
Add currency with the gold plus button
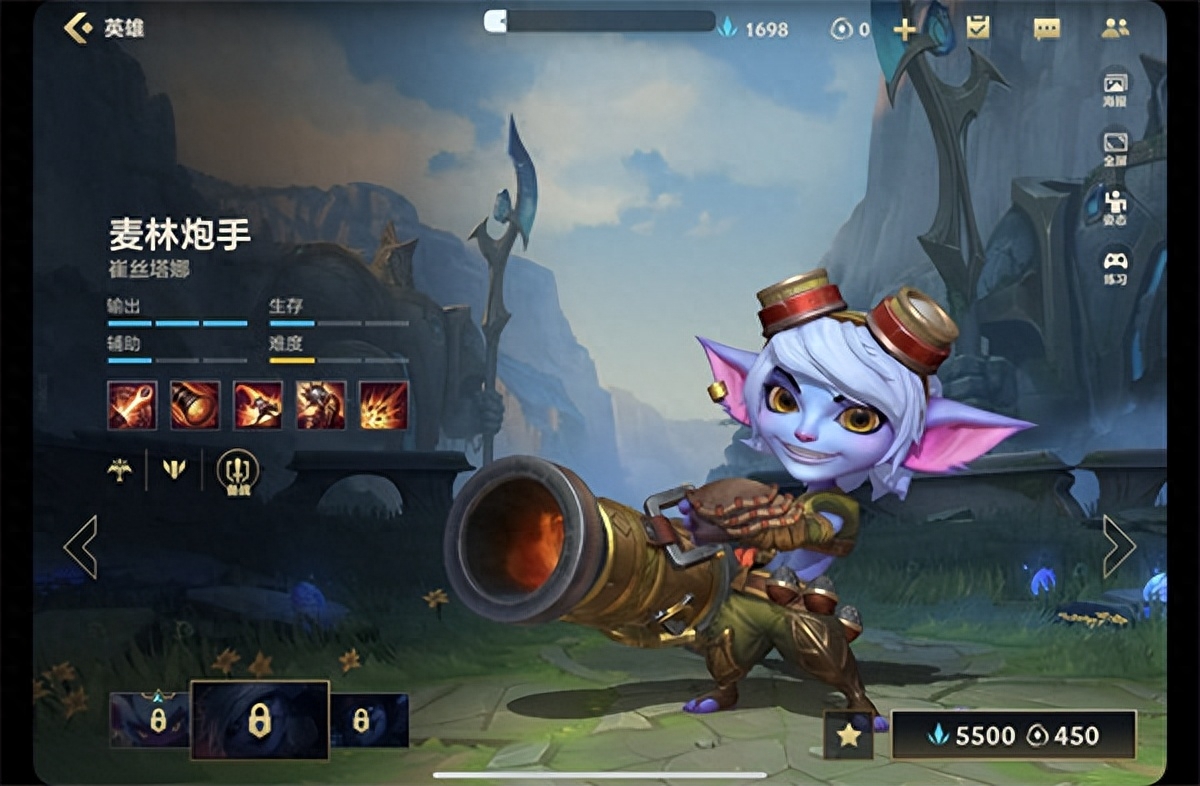pos(904,29)
